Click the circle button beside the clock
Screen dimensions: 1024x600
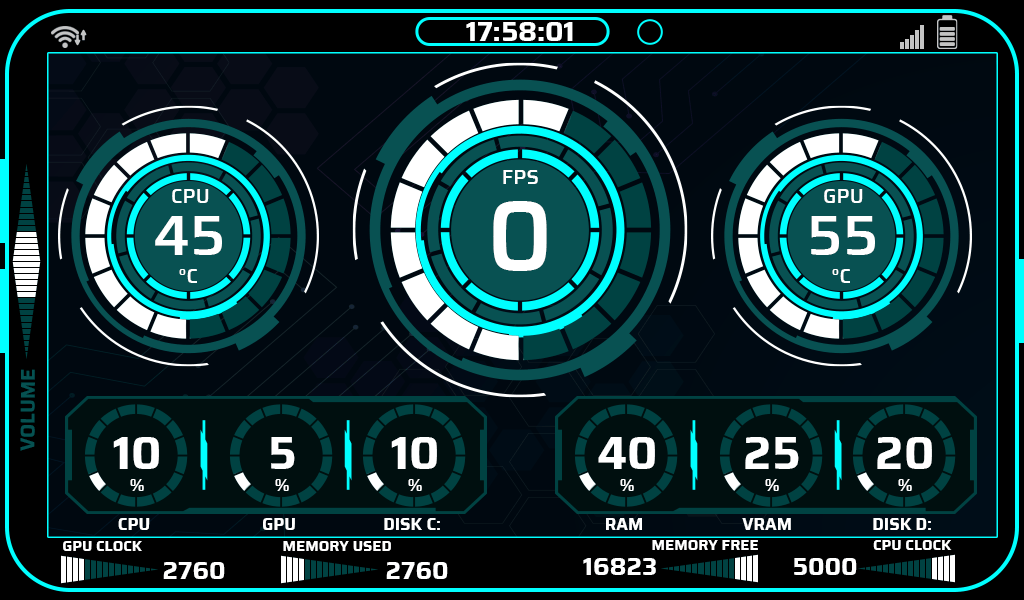[650, 32]
